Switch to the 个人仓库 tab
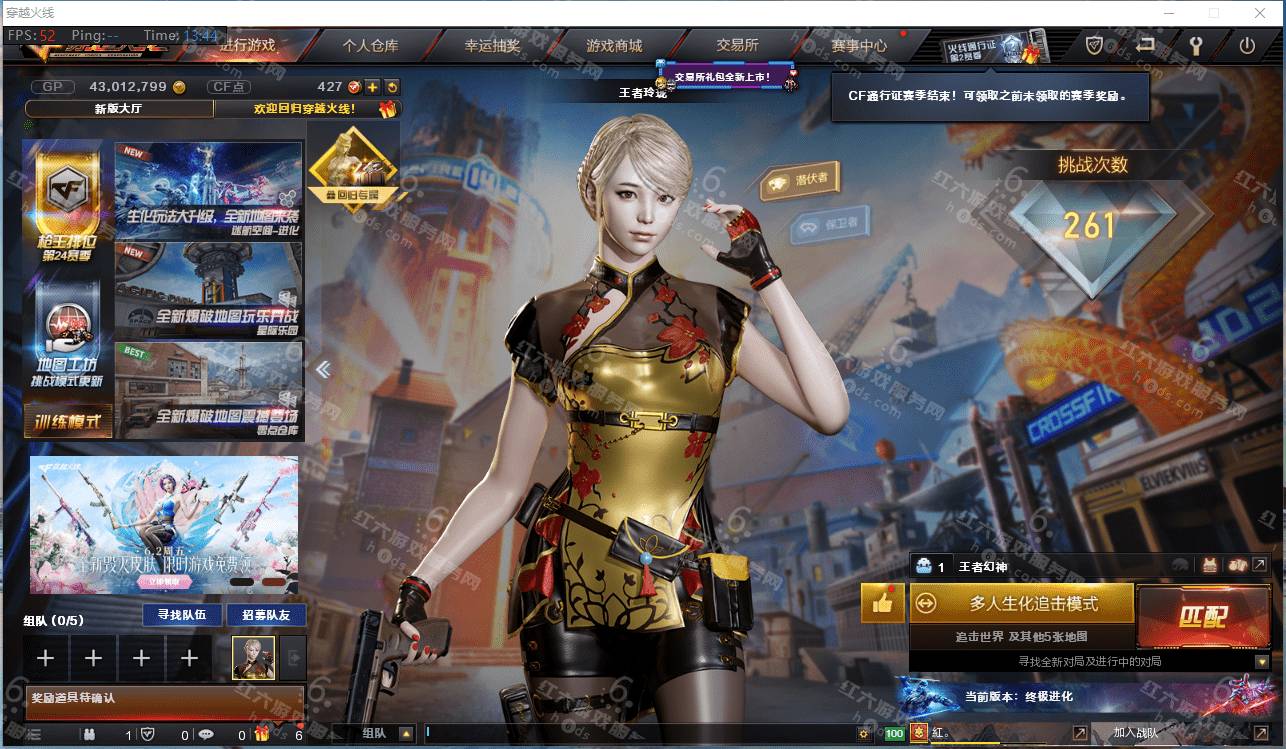Image resolution: width=1286 pixels, height=749 pixels. tap(372, 45)
